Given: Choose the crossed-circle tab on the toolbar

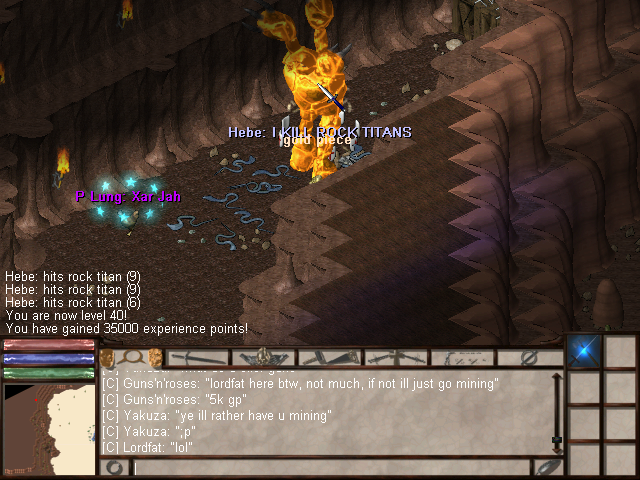Looking at the screenshot, I should point(531,357).
